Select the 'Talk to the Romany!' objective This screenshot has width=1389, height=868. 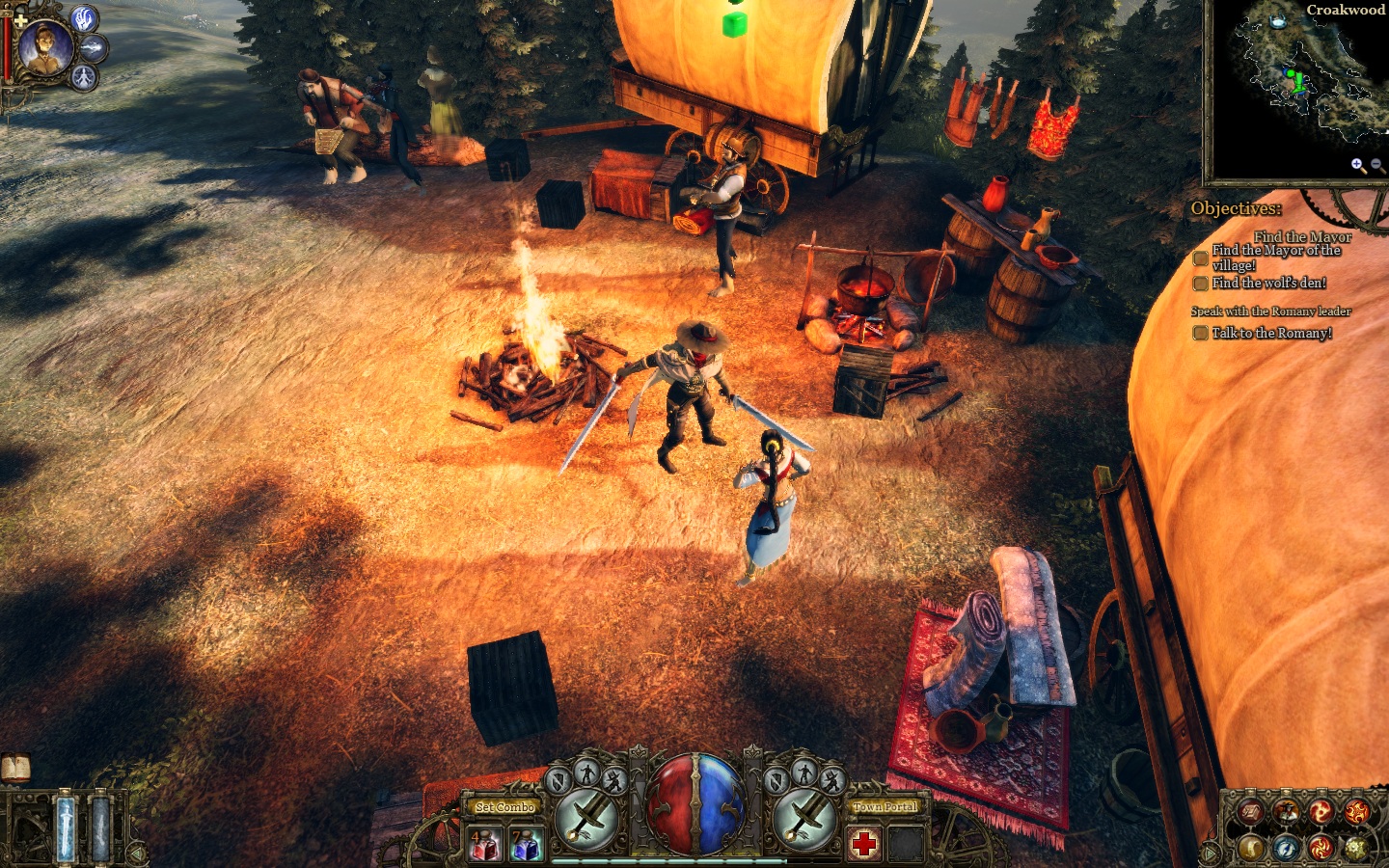(1271, 333)
